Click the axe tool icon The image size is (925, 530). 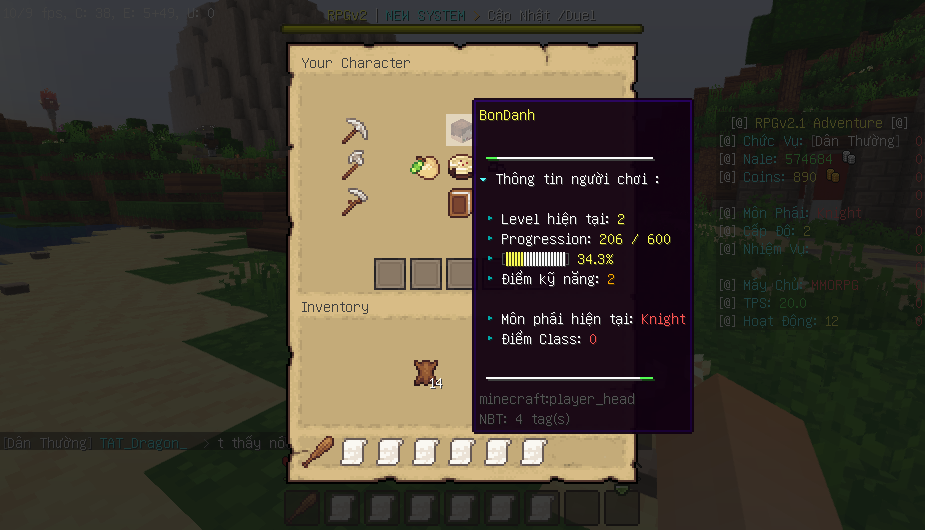tap(355, 166)
